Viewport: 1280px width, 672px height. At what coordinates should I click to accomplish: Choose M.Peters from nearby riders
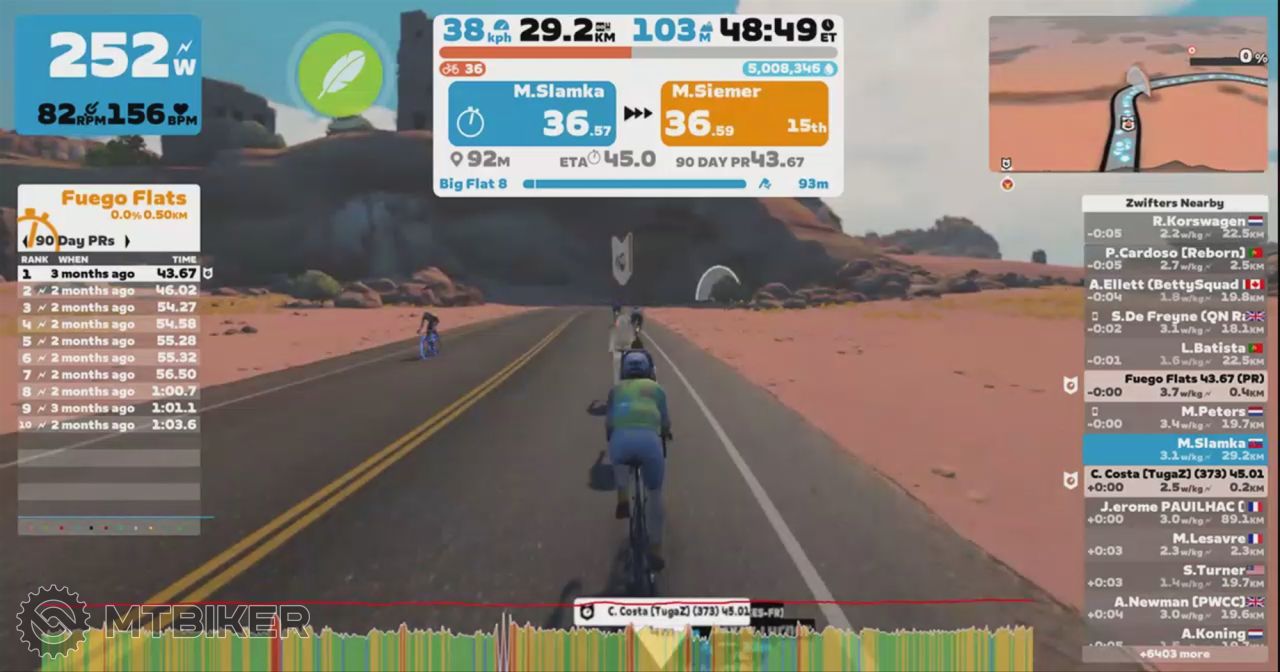click(1175, 417)
